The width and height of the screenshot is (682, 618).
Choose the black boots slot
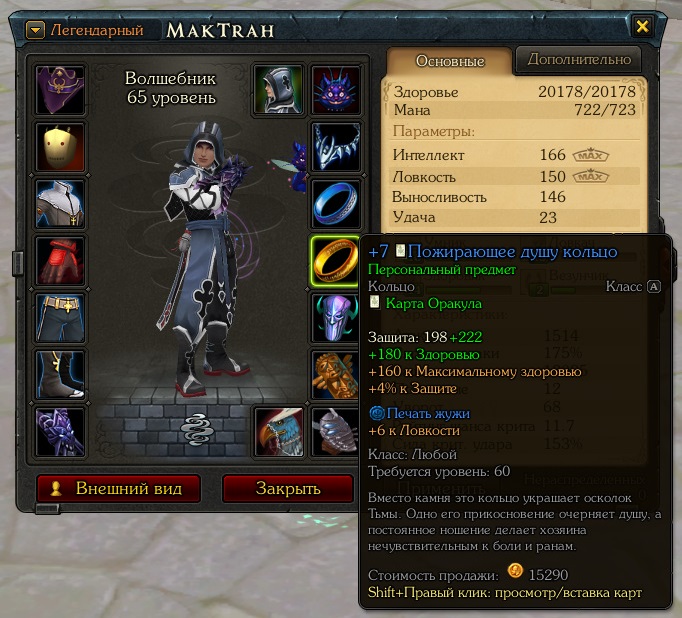point(60,375)
